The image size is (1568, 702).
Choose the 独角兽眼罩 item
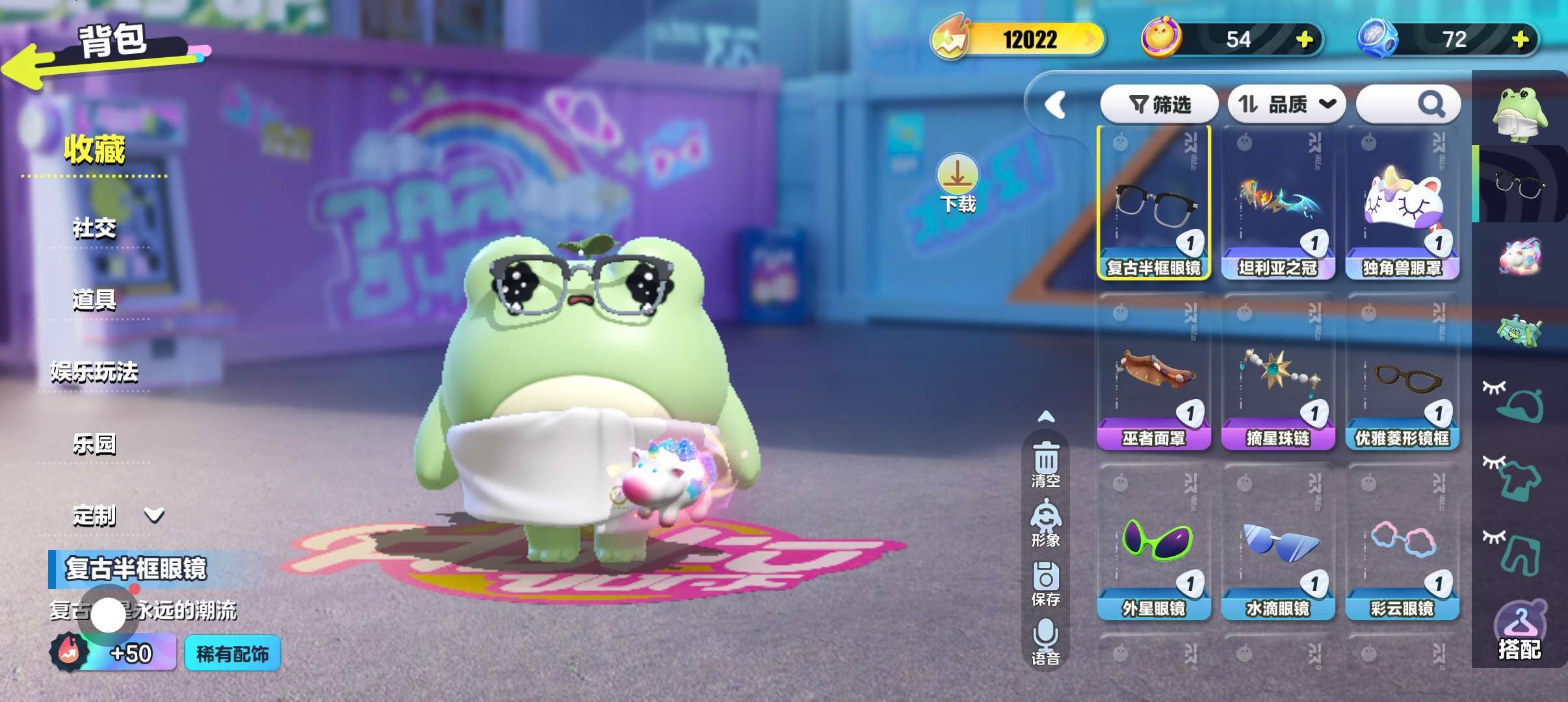click(x=1402, y=203)
